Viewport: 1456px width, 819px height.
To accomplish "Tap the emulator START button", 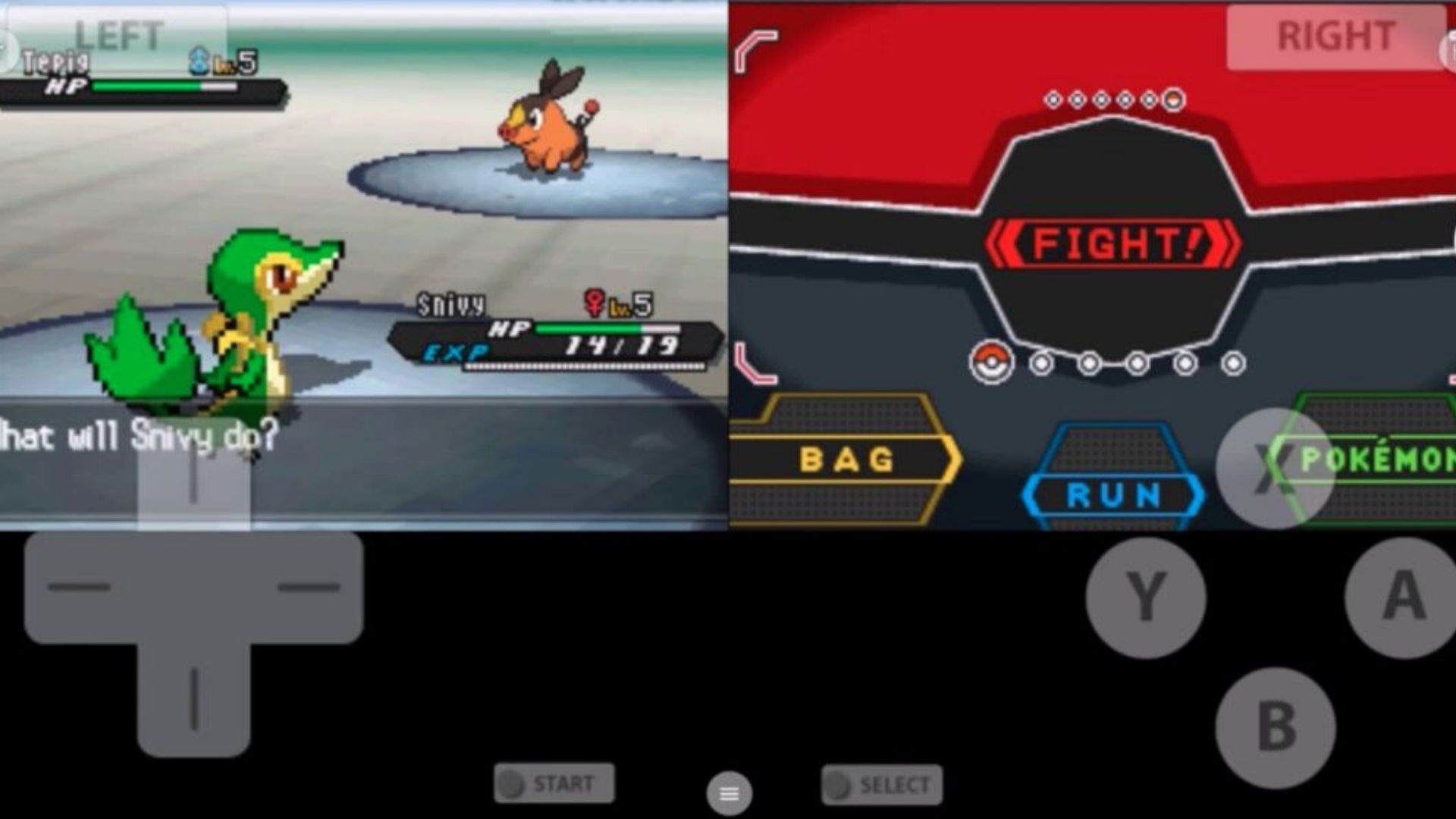I will (554, 783).
